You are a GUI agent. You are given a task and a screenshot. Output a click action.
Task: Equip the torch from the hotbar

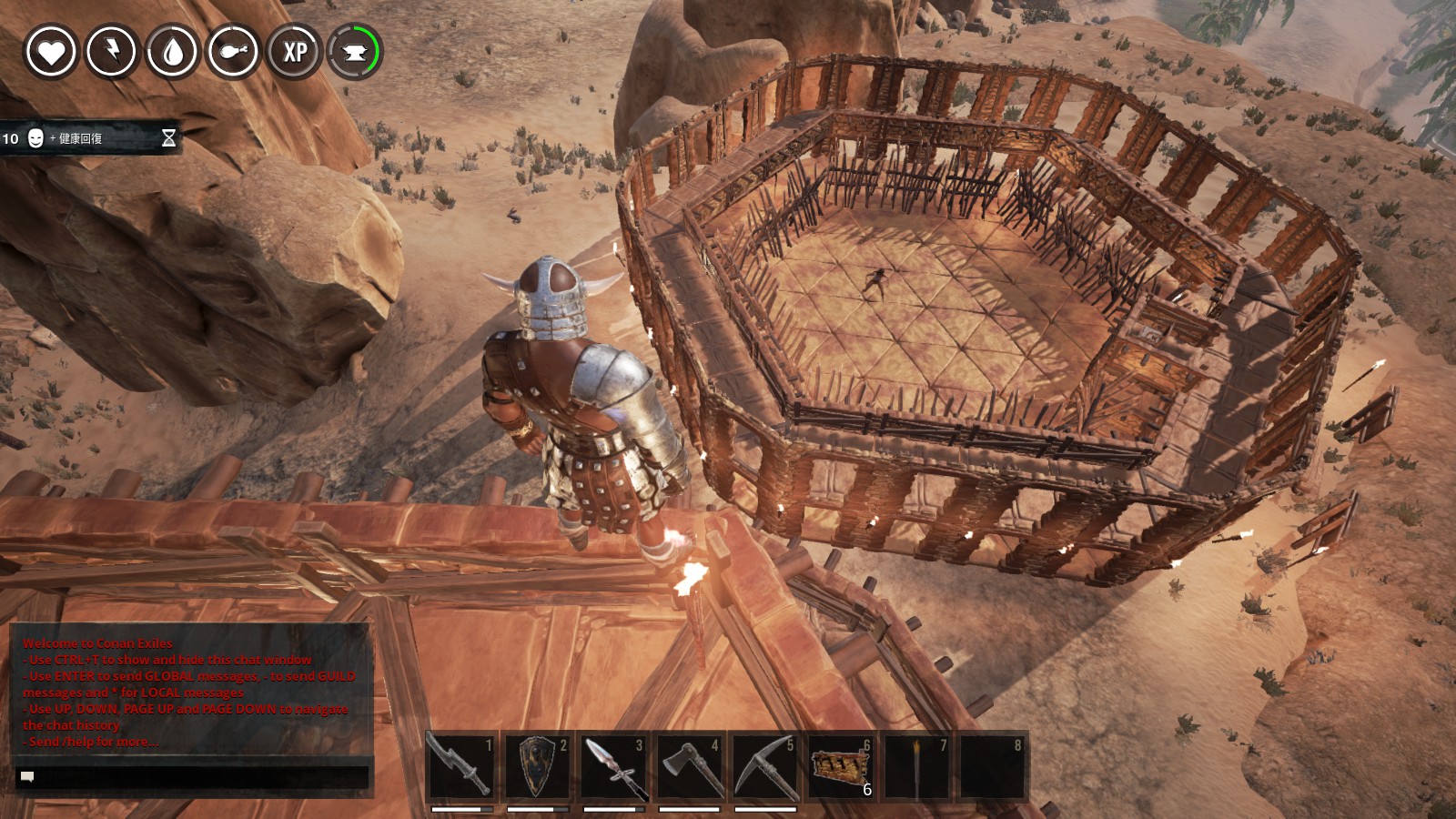tap(916, 767)
